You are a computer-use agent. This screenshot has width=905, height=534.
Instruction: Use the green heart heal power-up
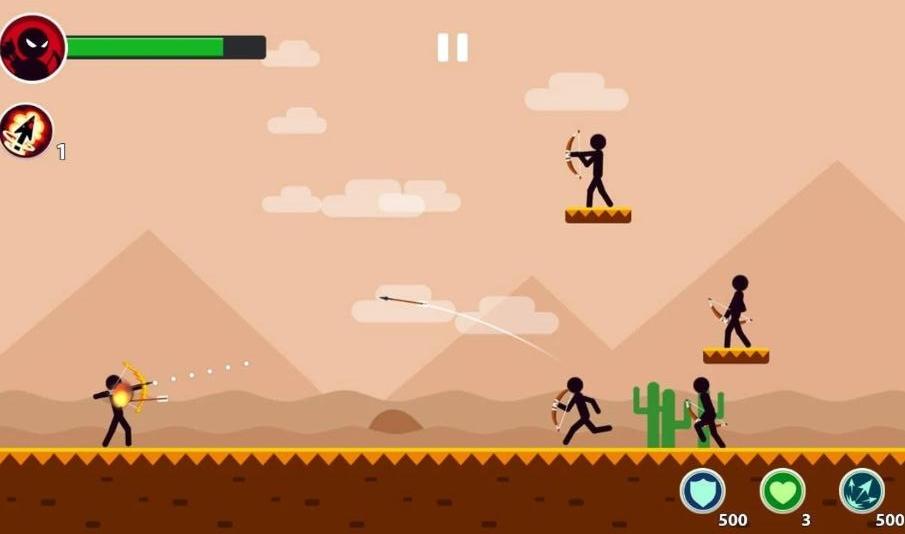pyautogui.click(x=782, y=491)
